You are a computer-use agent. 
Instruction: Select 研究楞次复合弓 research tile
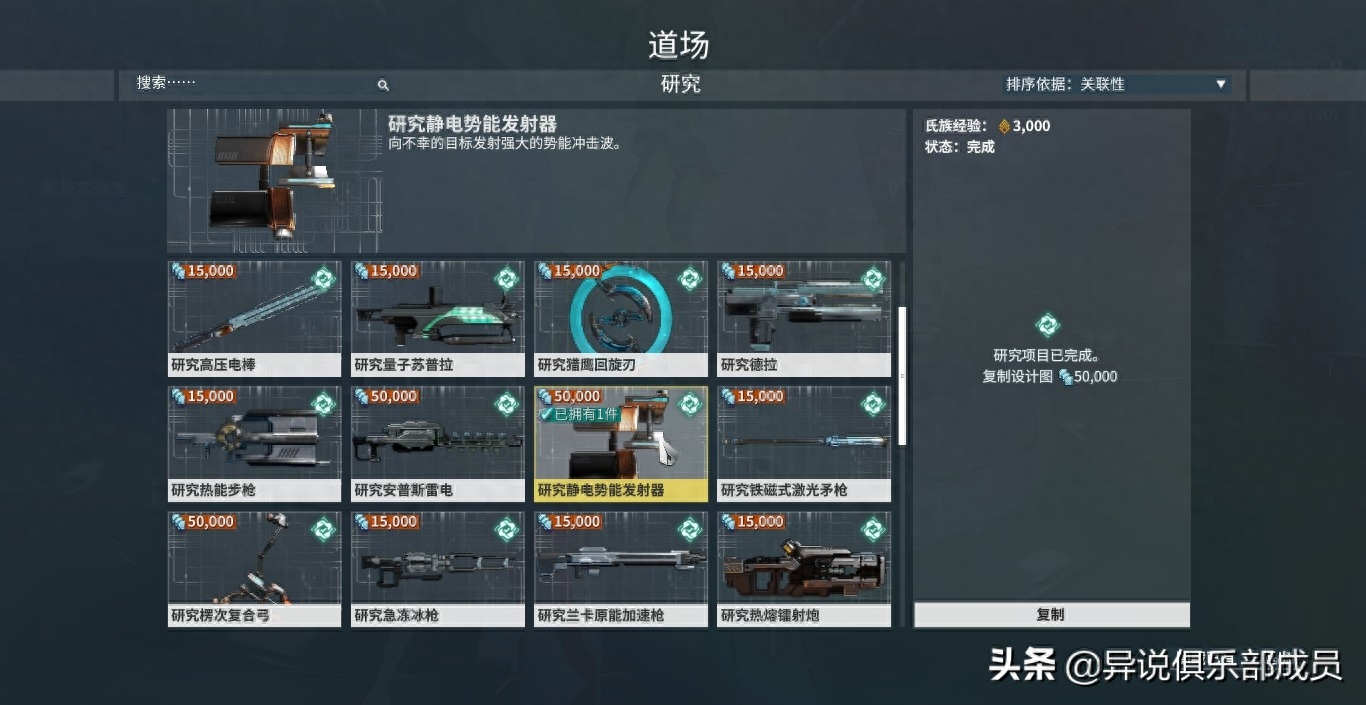(254, 568)
